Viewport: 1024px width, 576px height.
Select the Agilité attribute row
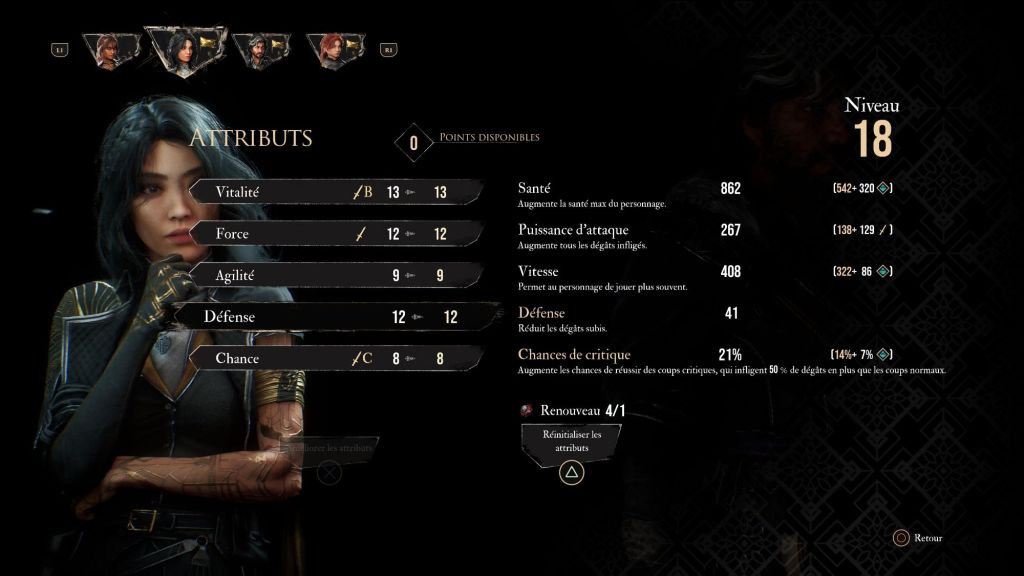click(330, 275)
